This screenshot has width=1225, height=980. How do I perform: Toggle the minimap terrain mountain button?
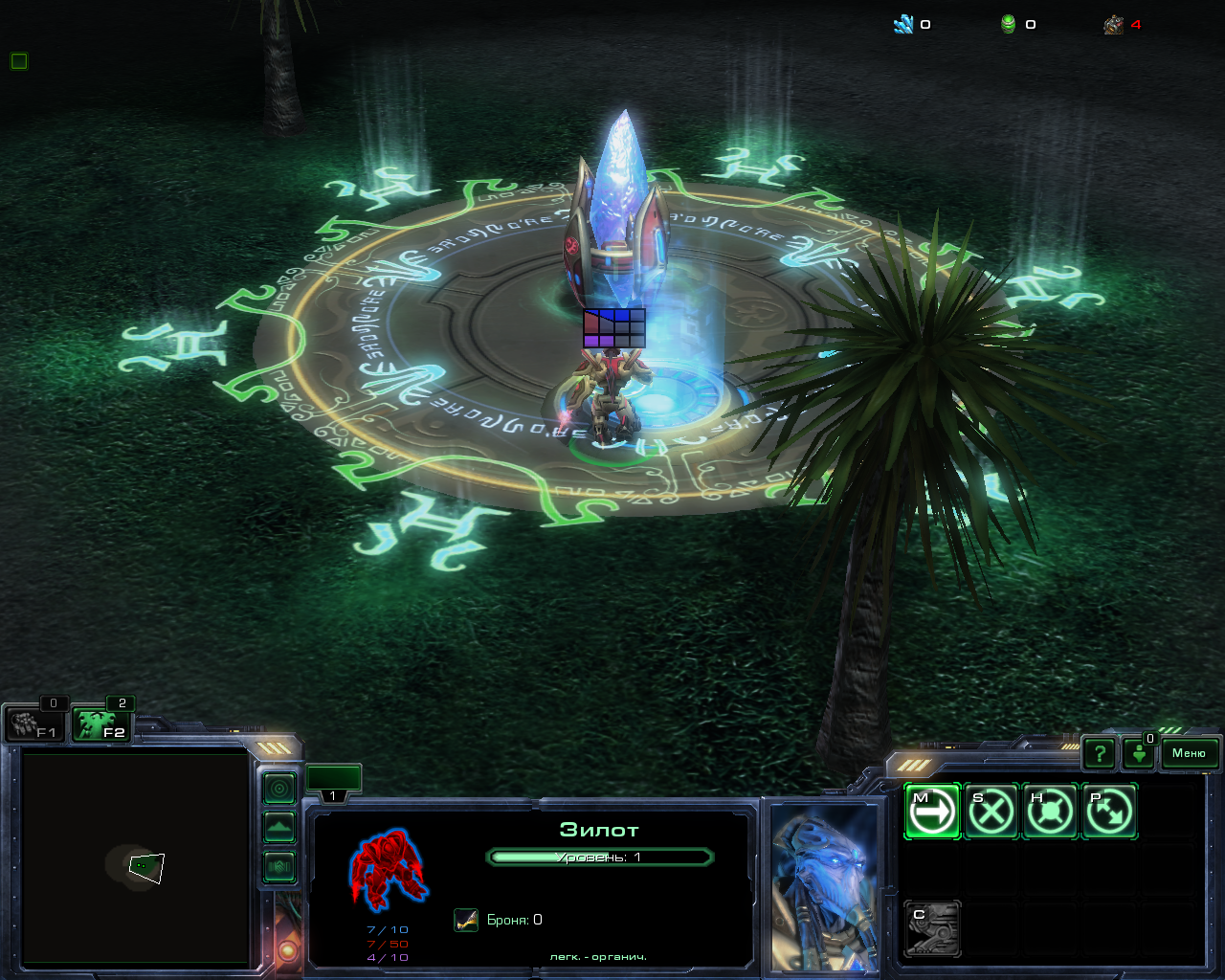(x=279, y=828)
